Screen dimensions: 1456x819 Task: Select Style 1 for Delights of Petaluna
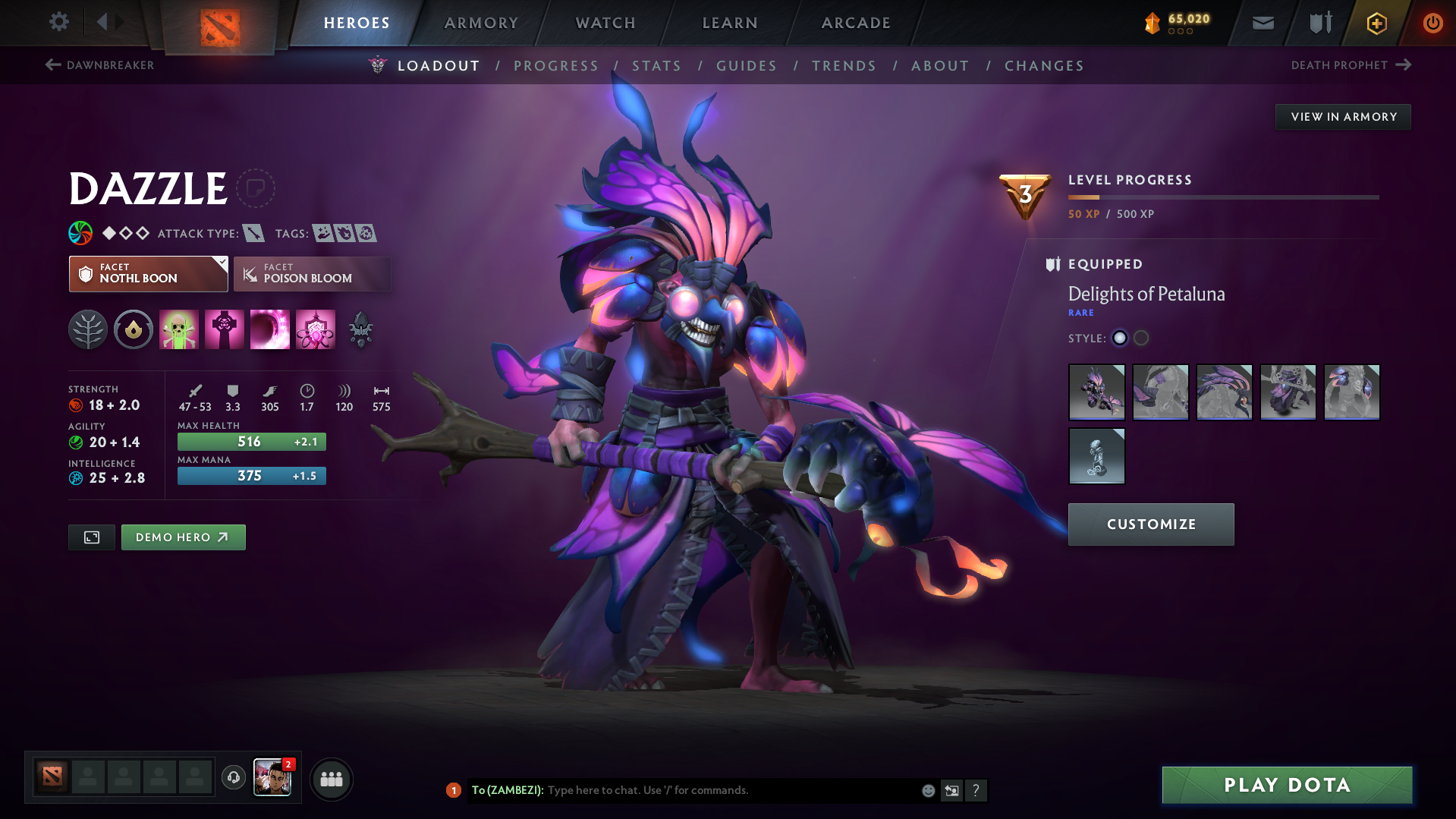[x=1120, y=339]
